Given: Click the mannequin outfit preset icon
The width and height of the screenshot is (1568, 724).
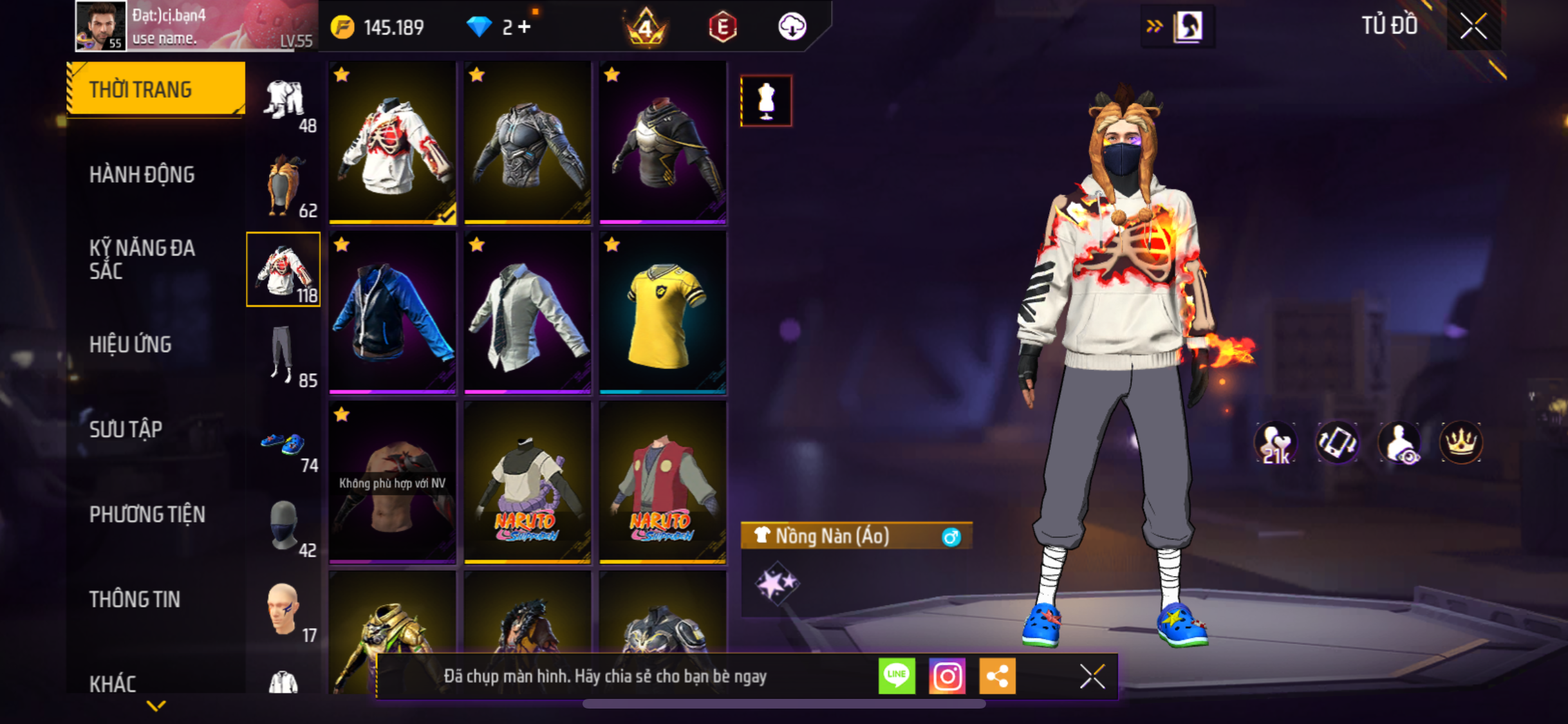Looking at the screenshot, I should click(766, 101).
